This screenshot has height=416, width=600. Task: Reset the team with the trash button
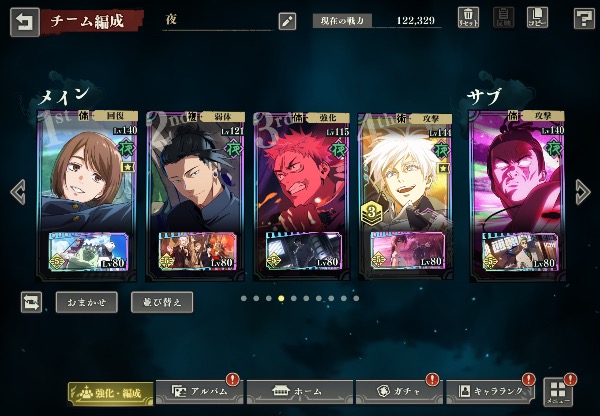pos(468,18)
